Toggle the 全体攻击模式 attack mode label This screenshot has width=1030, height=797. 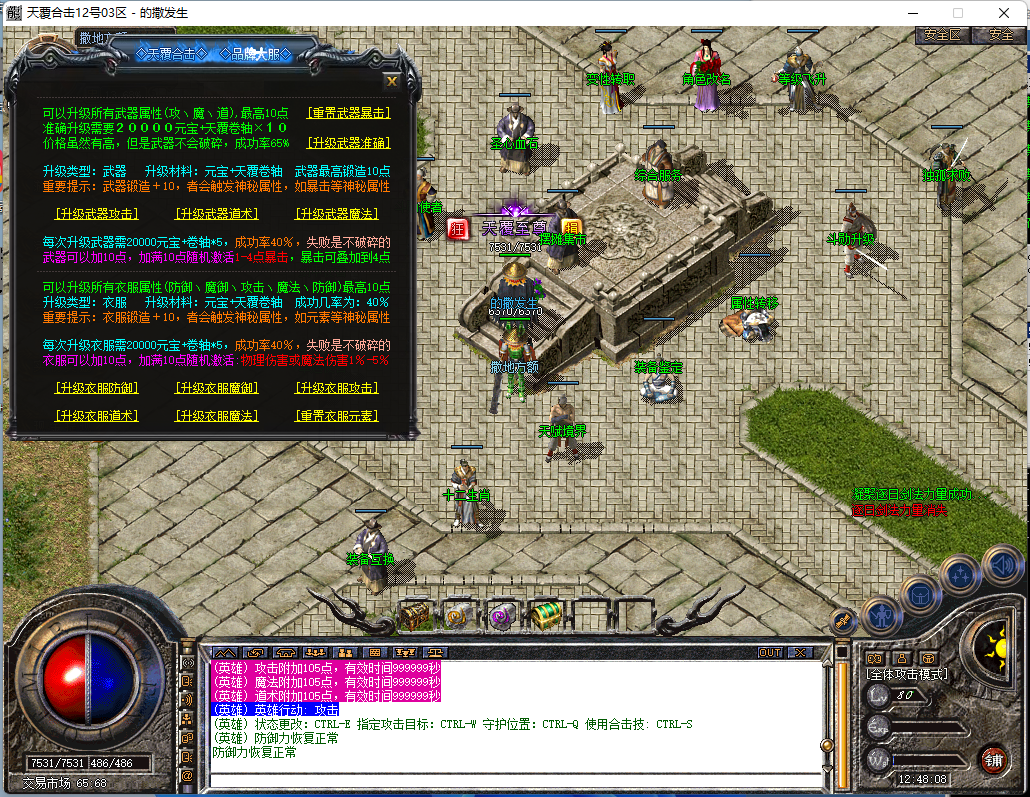[x=907, y=675]
